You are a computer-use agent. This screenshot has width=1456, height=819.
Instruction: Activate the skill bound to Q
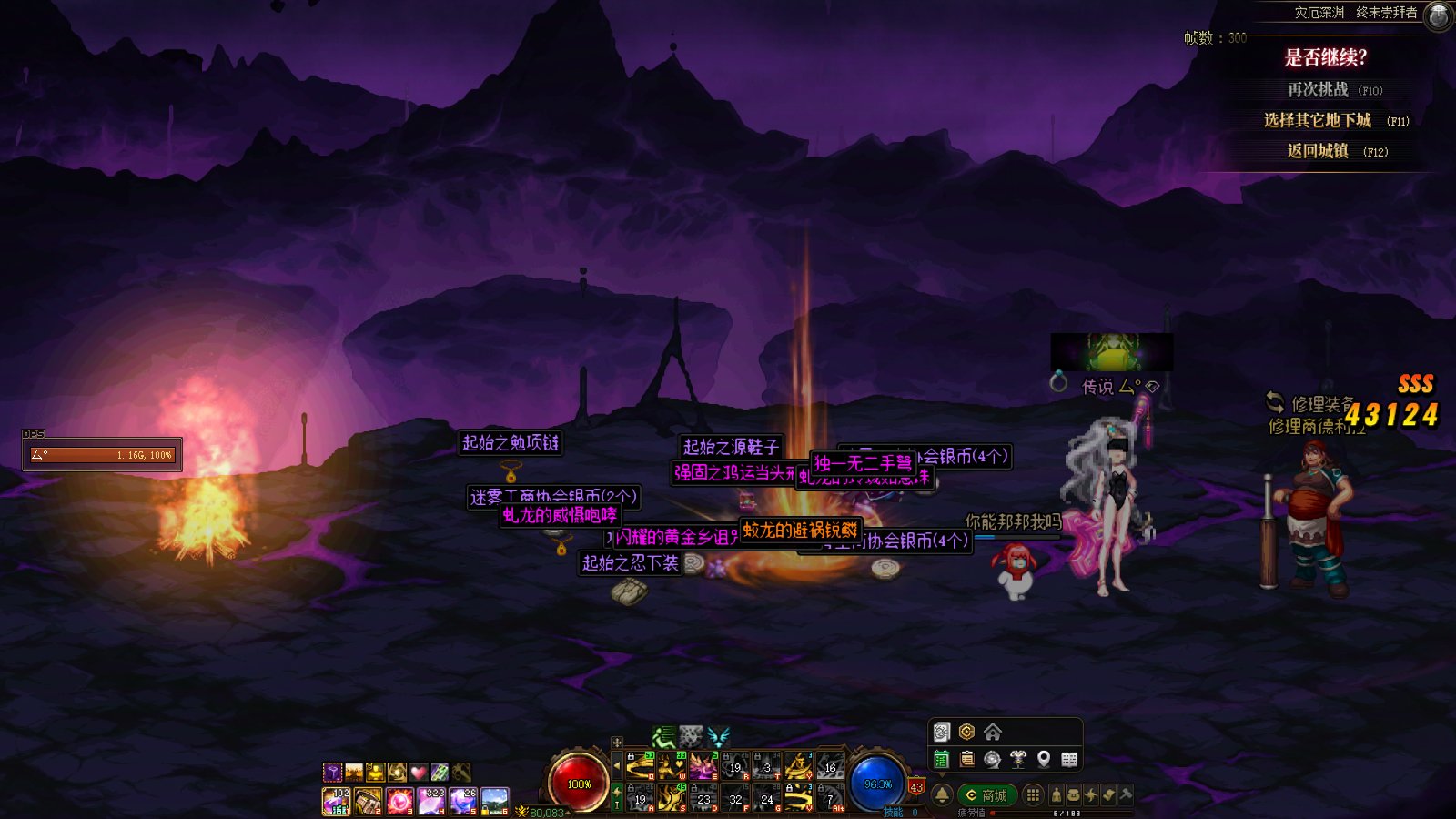click(641, 766)
